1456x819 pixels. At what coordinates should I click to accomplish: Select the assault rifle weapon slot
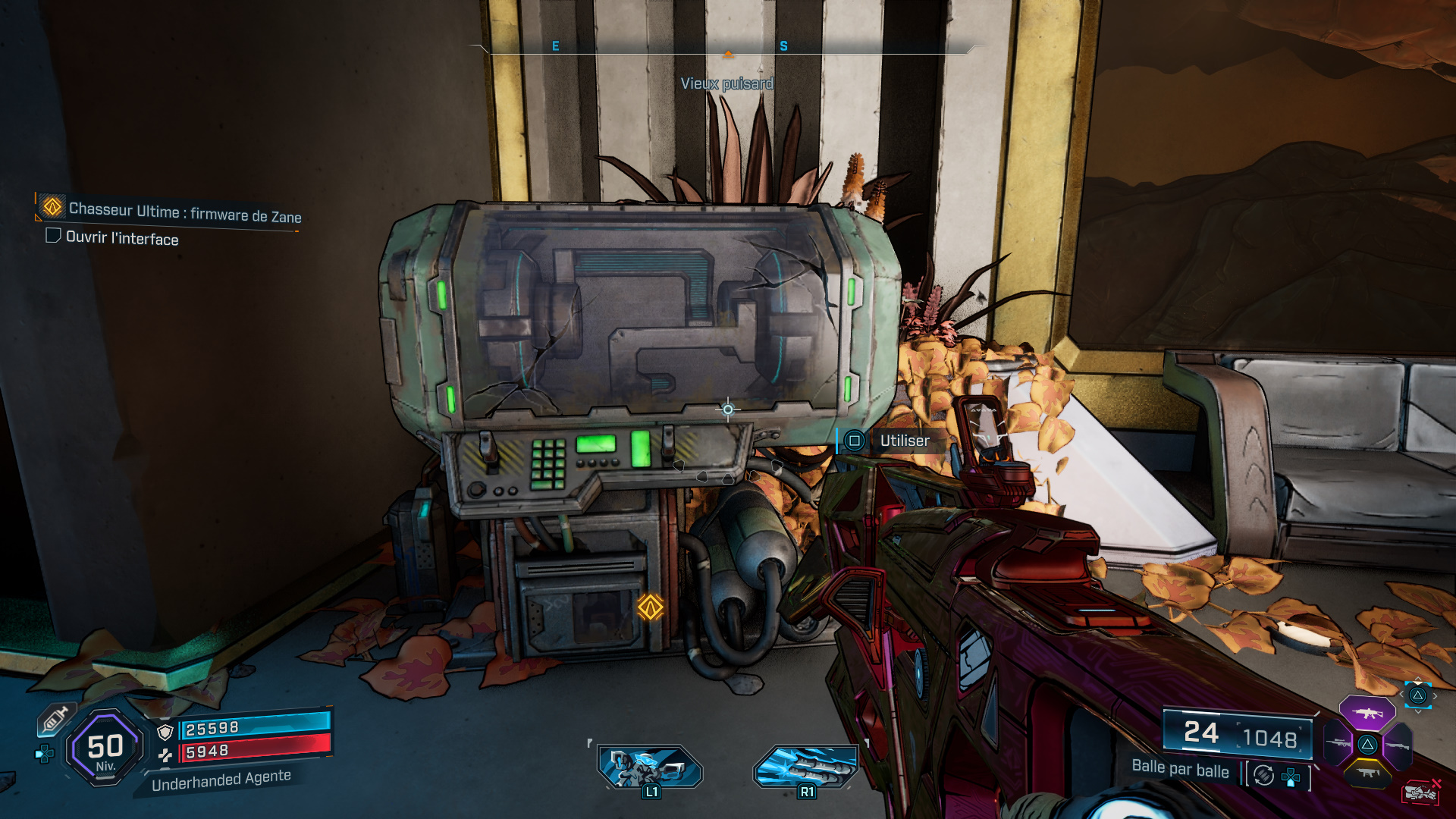[x=1369, y=712]
